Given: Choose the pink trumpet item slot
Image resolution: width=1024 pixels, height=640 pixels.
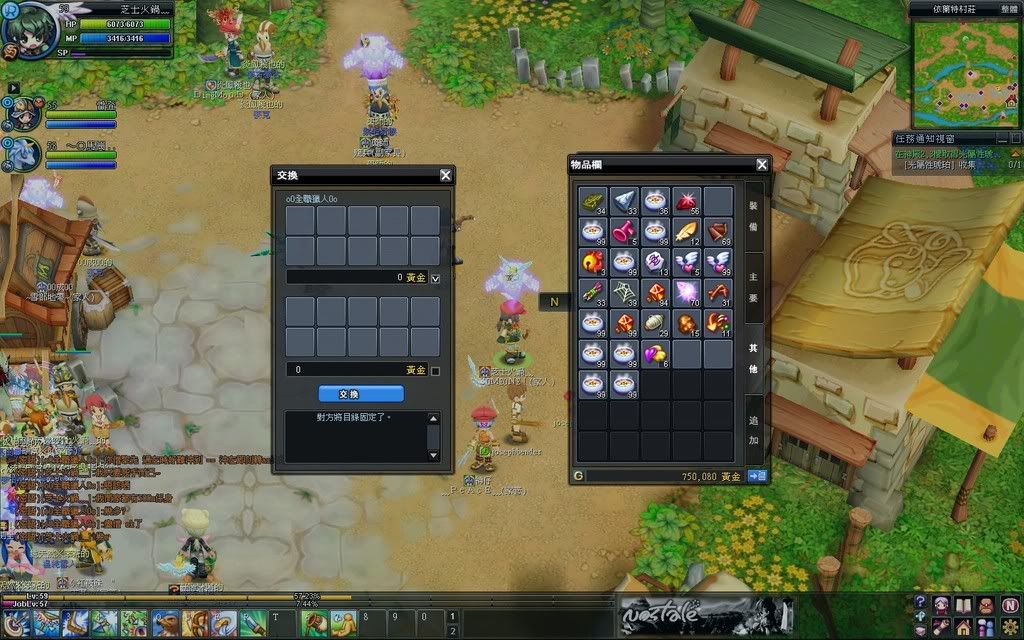Looking at the screenshot, I should 625,232.
